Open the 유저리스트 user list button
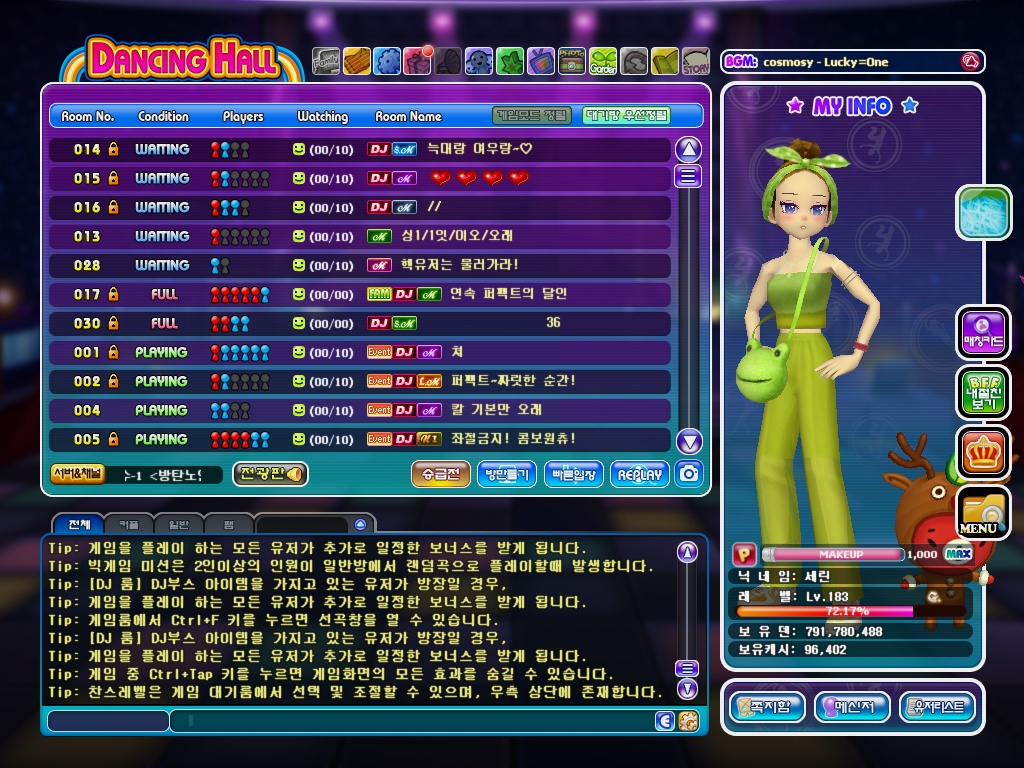The image size is (1024, 768). click(937, 707)
